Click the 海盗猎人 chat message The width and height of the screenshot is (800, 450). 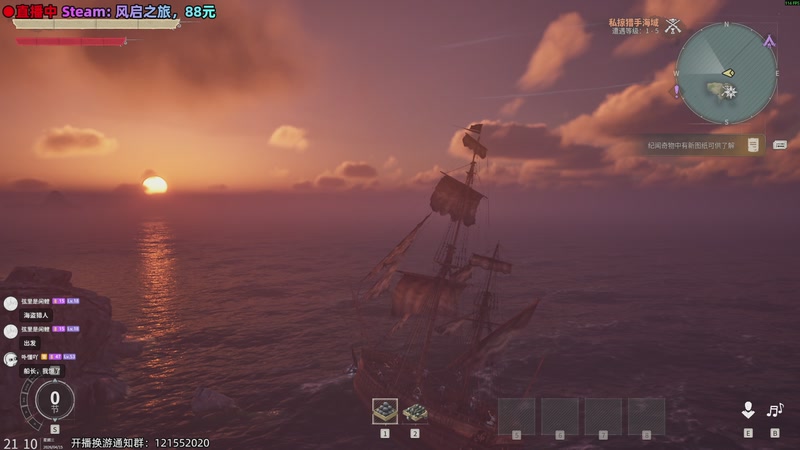36,315
